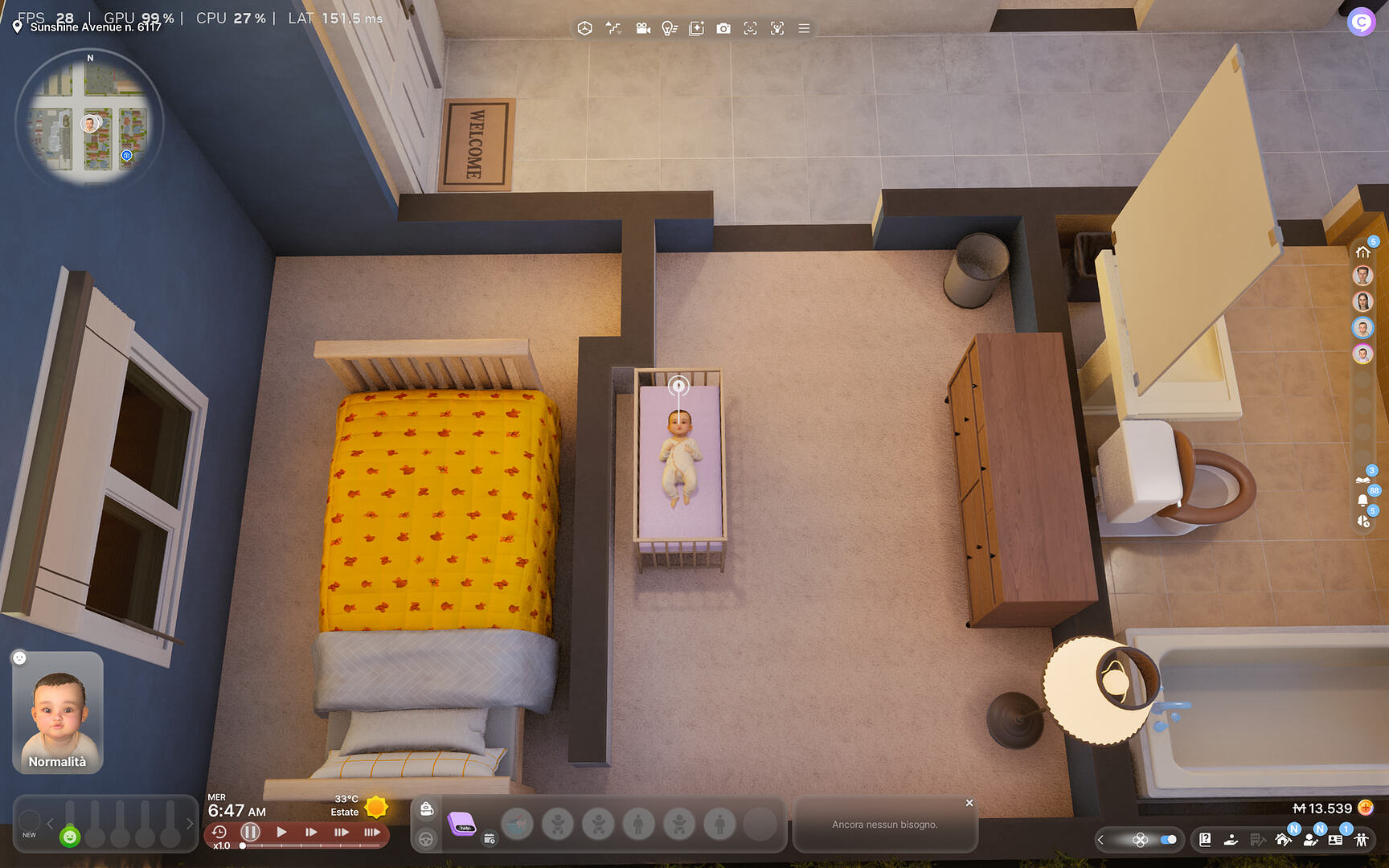Open photo mode with the camera icon

click(723, 28)
